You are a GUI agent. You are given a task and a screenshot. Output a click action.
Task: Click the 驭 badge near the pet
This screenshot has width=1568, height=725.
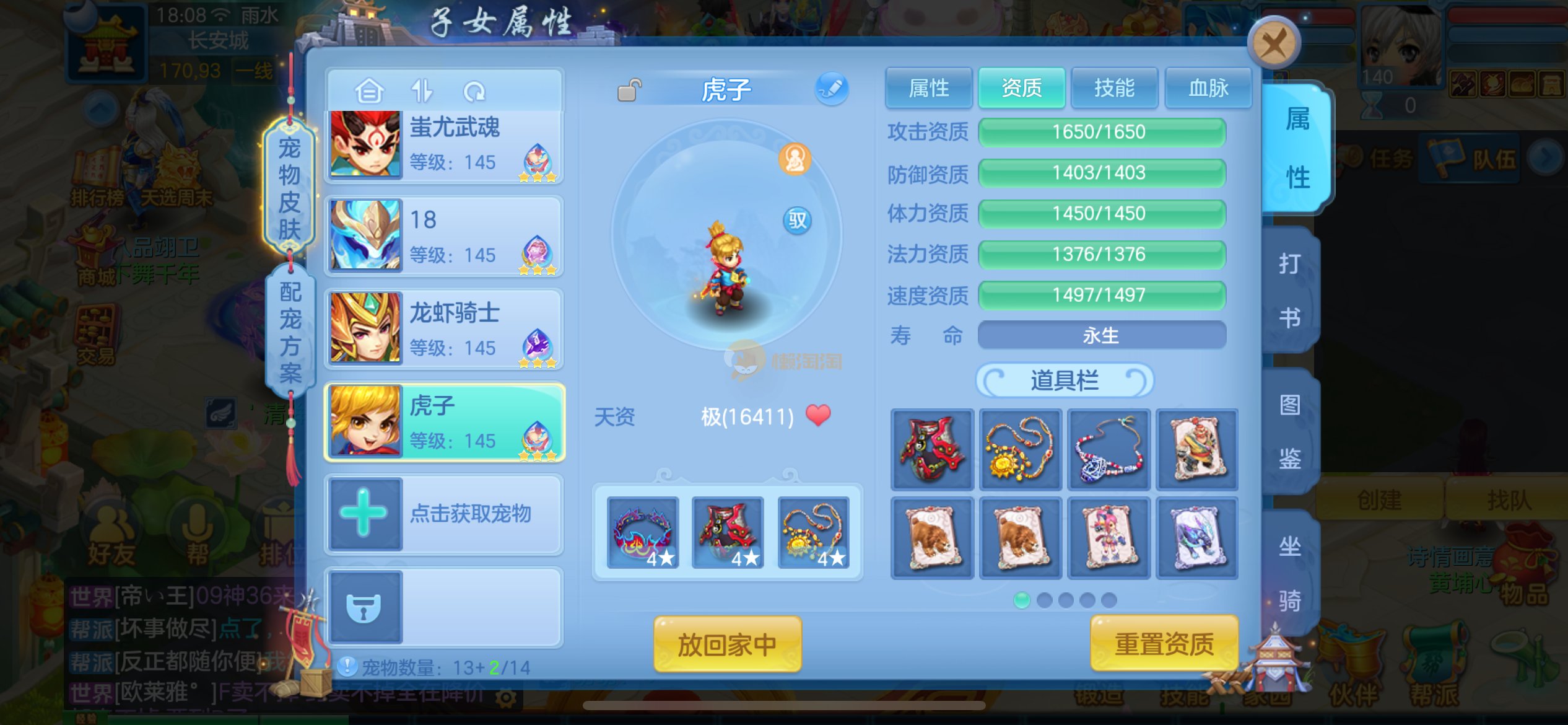[x=797, y=220]
